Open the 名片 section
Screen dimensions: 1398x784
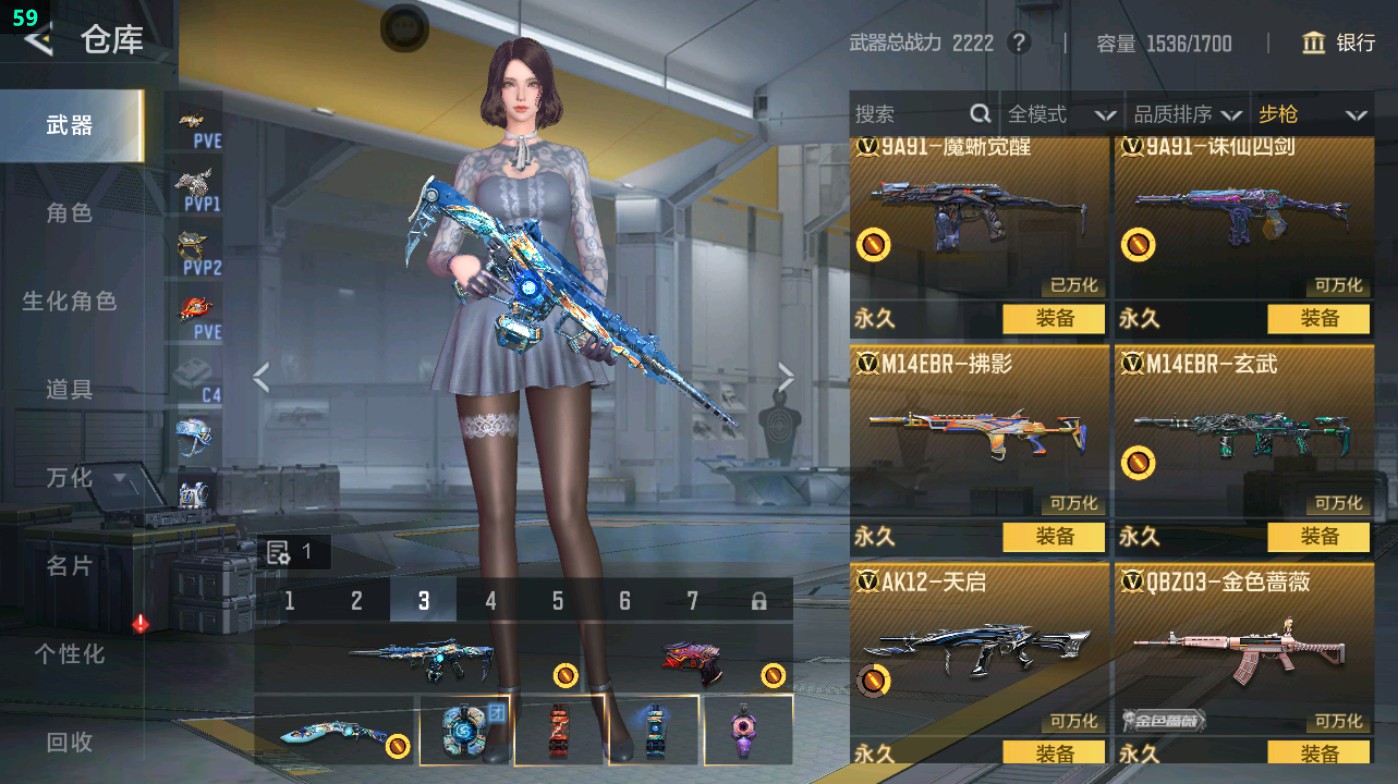click(x=69, y=566)
